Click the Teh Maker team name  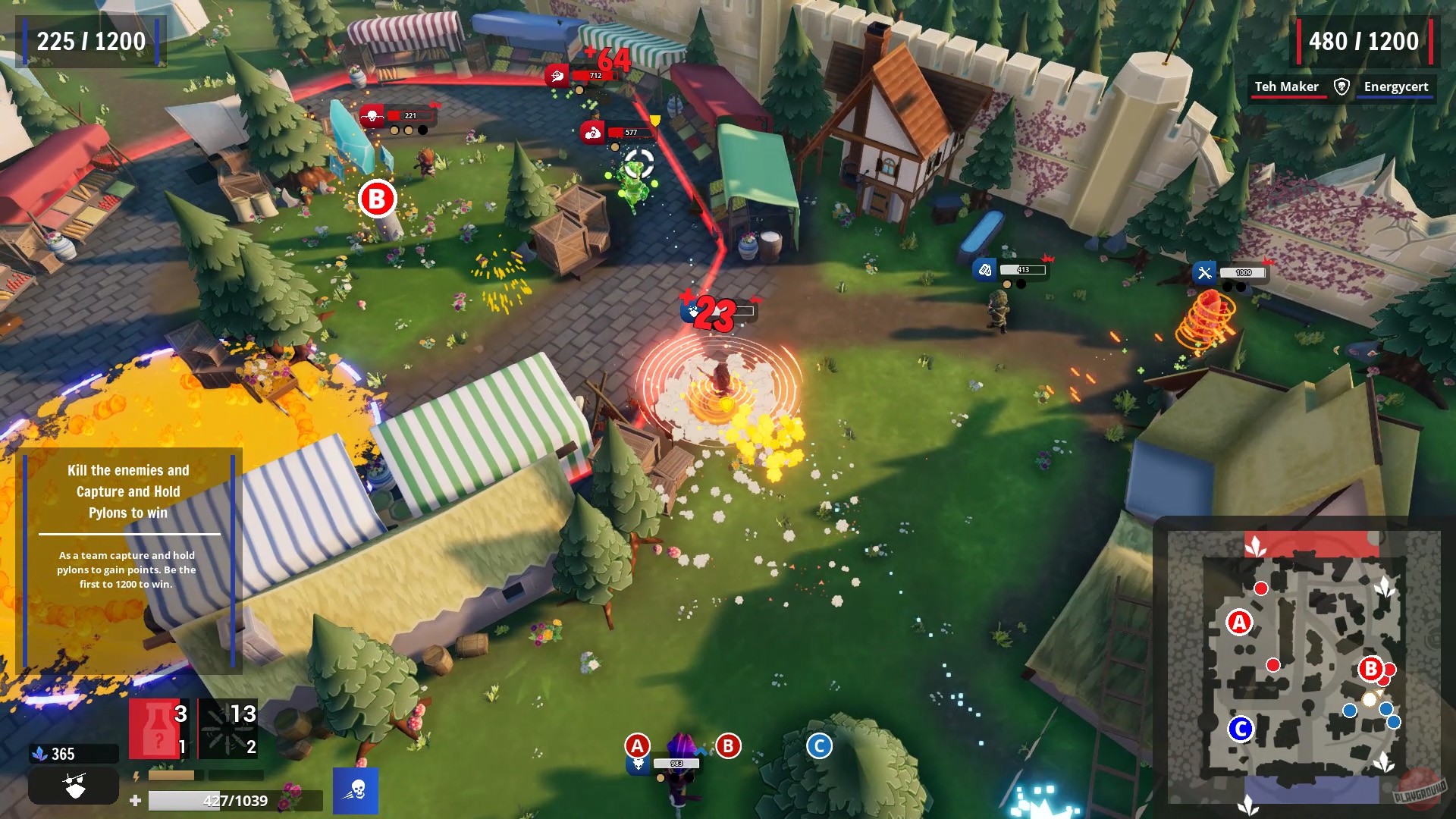[x=1288, y=86]
